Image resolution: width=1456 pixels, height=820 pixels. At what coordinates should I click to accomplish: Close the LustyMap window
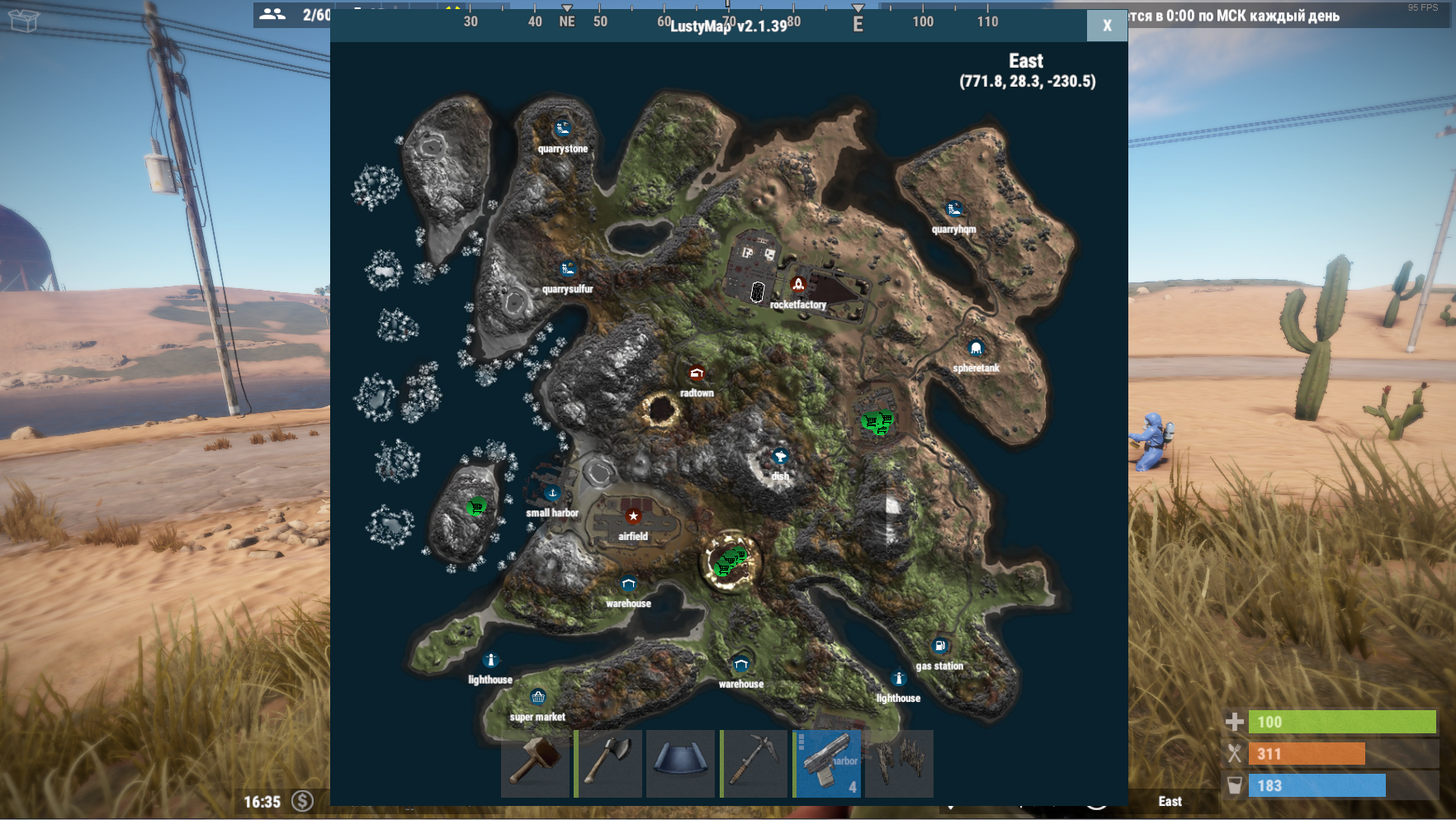[1107, 26]
